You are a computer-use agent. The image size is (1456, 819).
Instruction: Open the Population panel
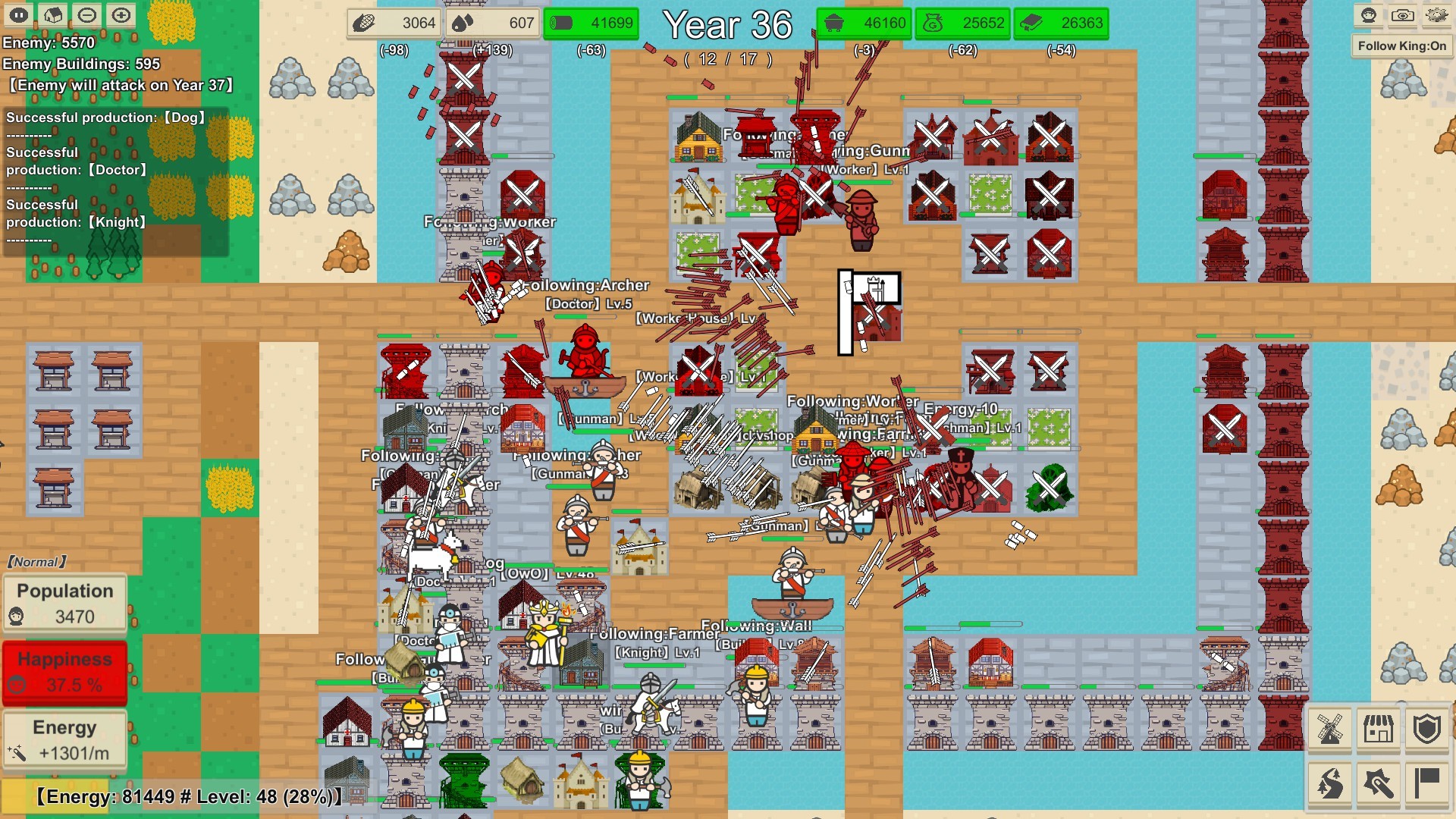tap(64, 603)
